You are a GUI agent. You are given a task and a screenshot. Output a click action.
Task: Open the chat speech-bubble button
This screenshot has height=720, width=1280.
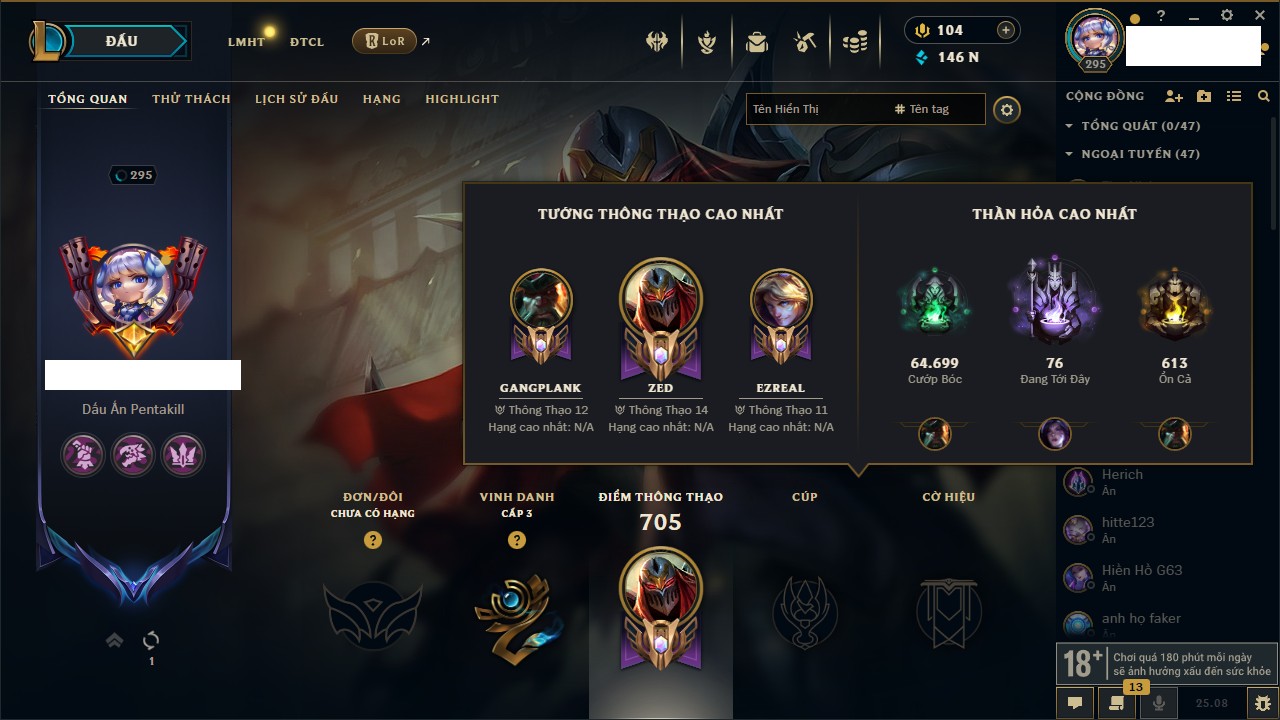pos(1075,703)
